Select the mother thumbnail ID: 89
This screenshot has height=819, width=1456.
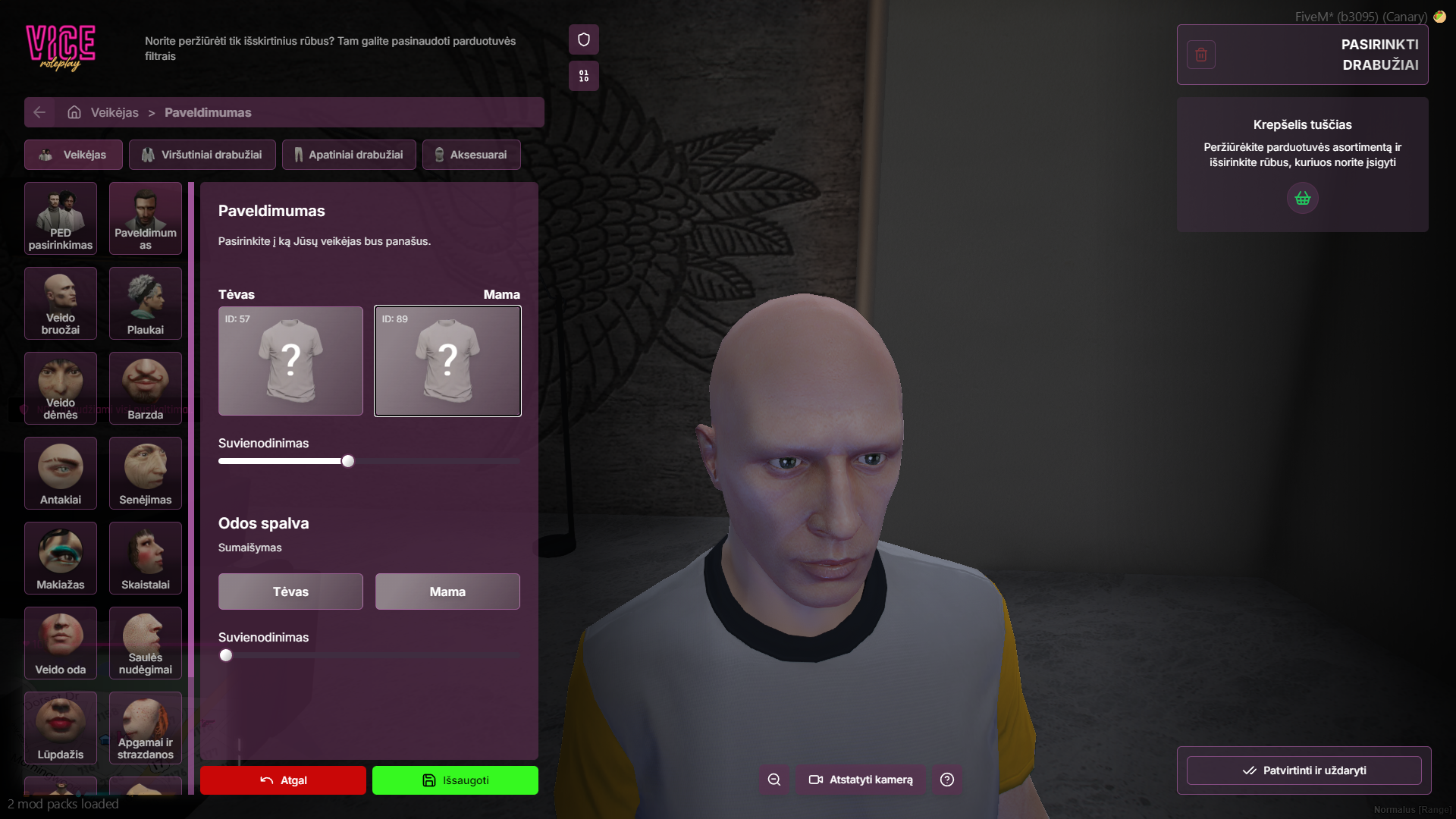pyautogui.click(x=447, y=361)
